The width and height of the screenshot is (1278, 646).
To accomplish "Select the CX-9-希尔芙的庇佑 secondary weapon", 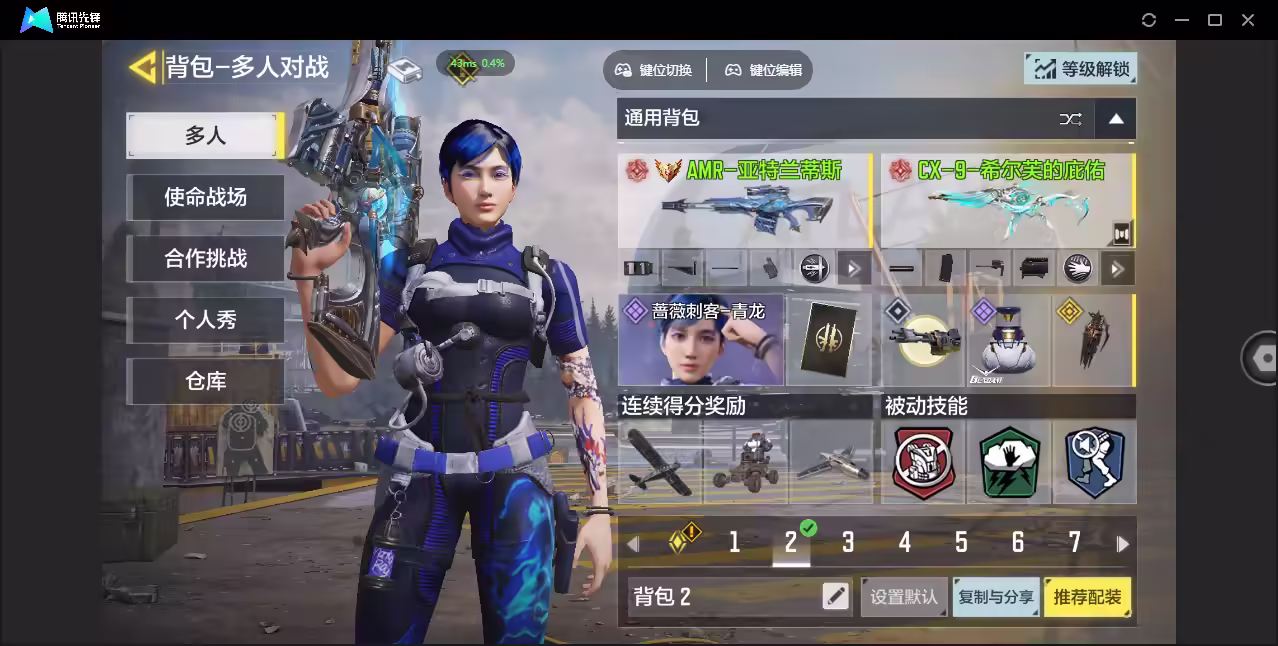I will [1007, 202].
